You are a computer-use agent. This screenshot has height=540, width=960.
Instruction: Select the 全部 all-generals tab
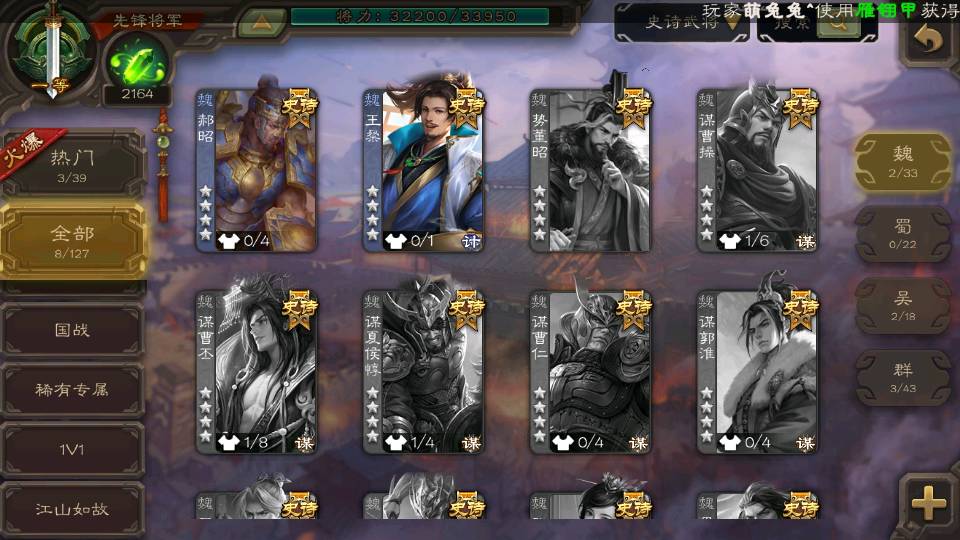[x=72, y=240]
